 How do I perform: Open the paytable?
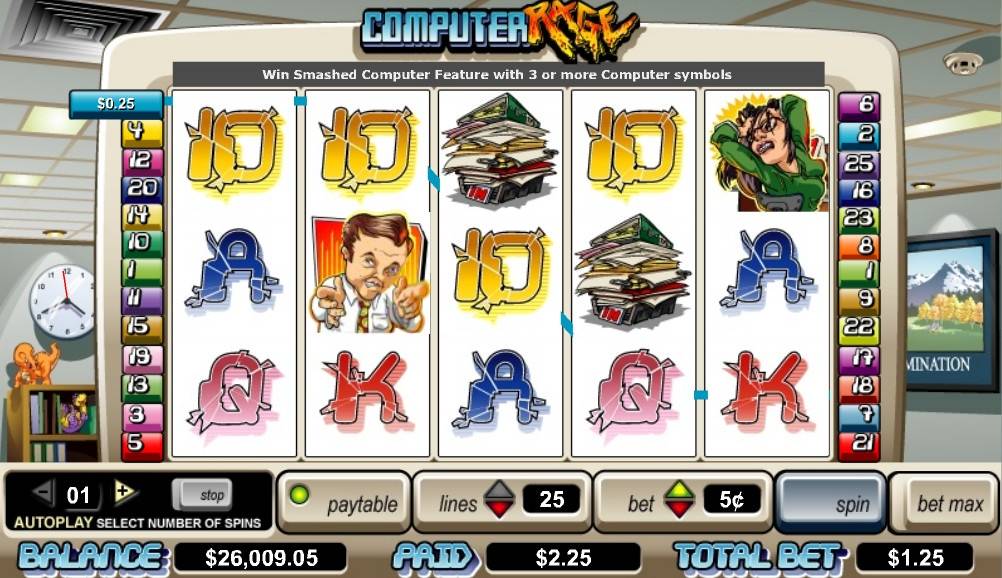click(345, 503)
